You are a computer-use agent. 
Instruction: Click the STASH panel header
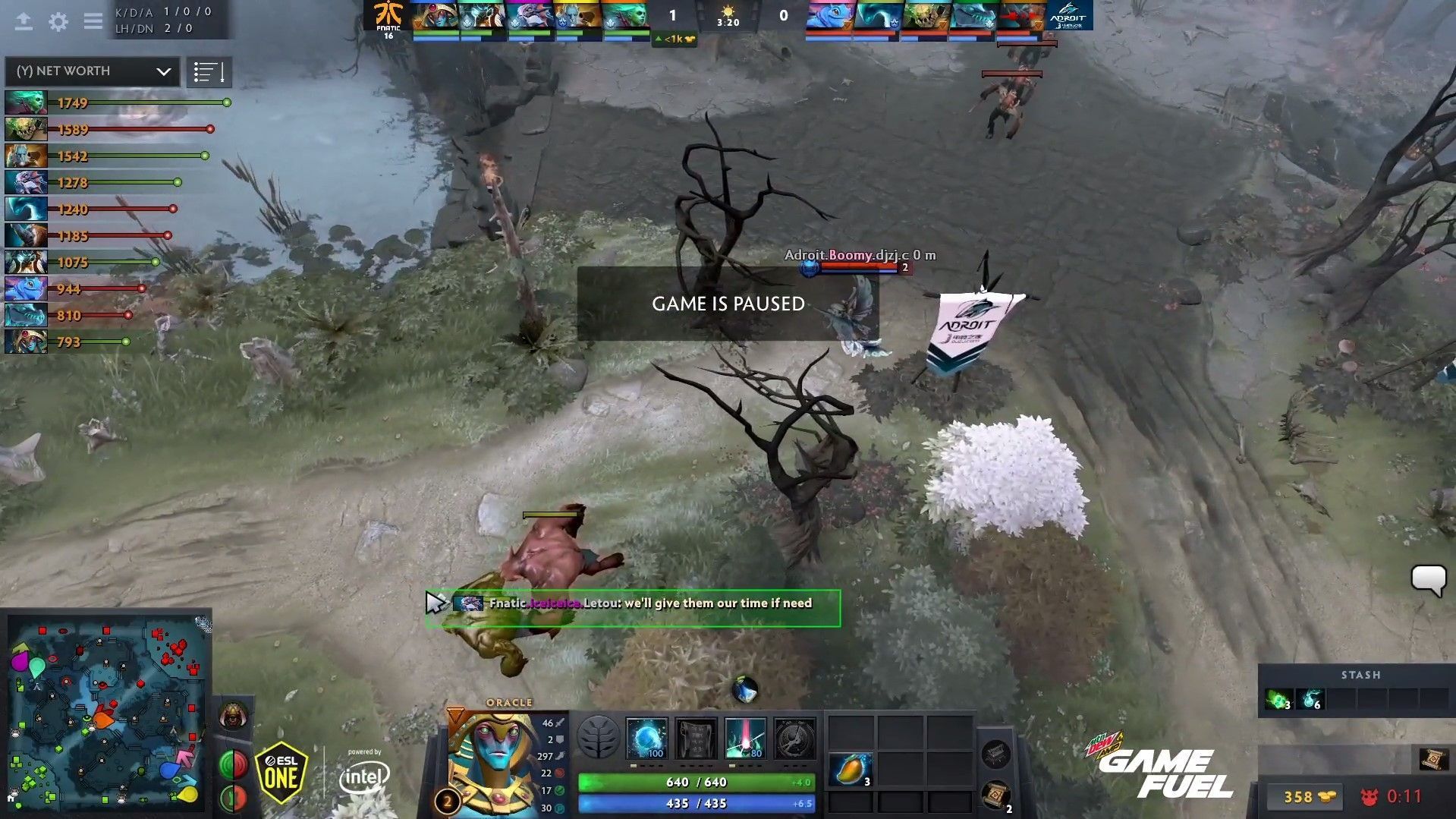[1362, 675]
